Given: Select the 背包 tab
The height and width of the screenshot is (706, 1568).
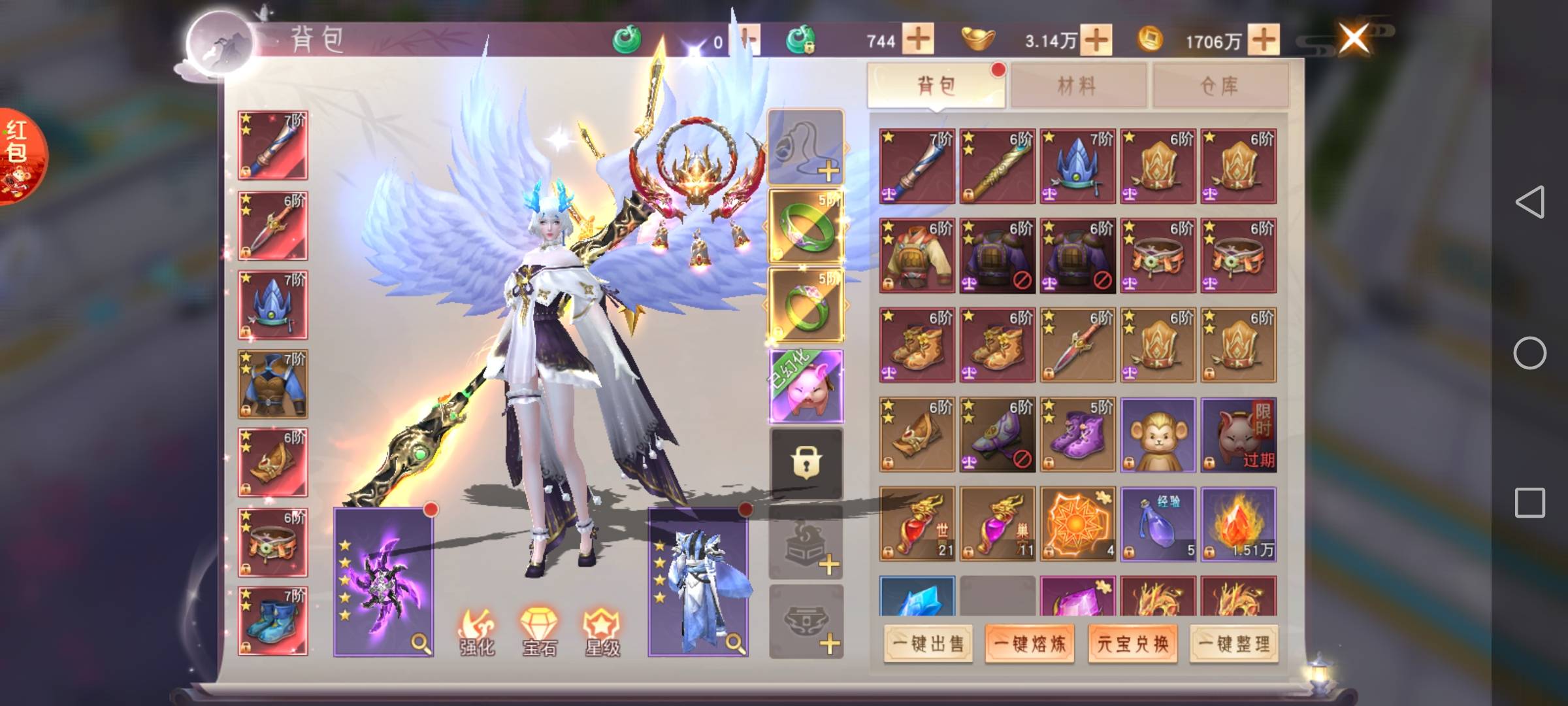Looking at the screenshot, I should pos(936,86).
